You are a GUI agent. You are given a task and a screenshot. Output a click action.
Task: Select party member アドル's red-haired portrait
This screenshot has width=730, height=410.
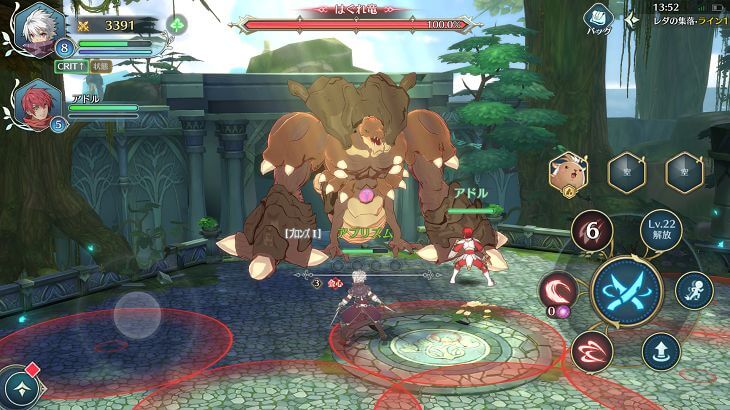37,103
